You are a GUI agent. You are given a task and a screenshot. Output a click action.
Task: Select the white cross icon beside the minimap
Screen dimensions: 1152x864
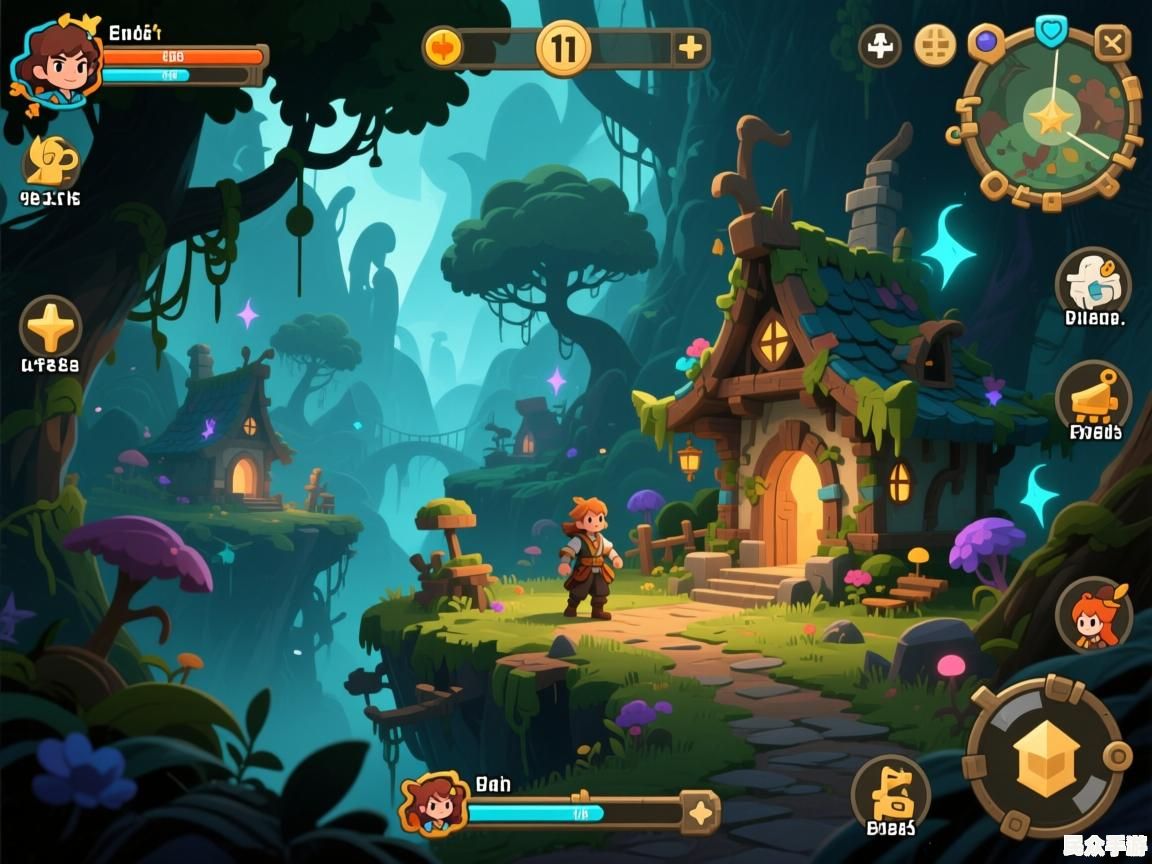pyautogui.click(x=880, y=46)
